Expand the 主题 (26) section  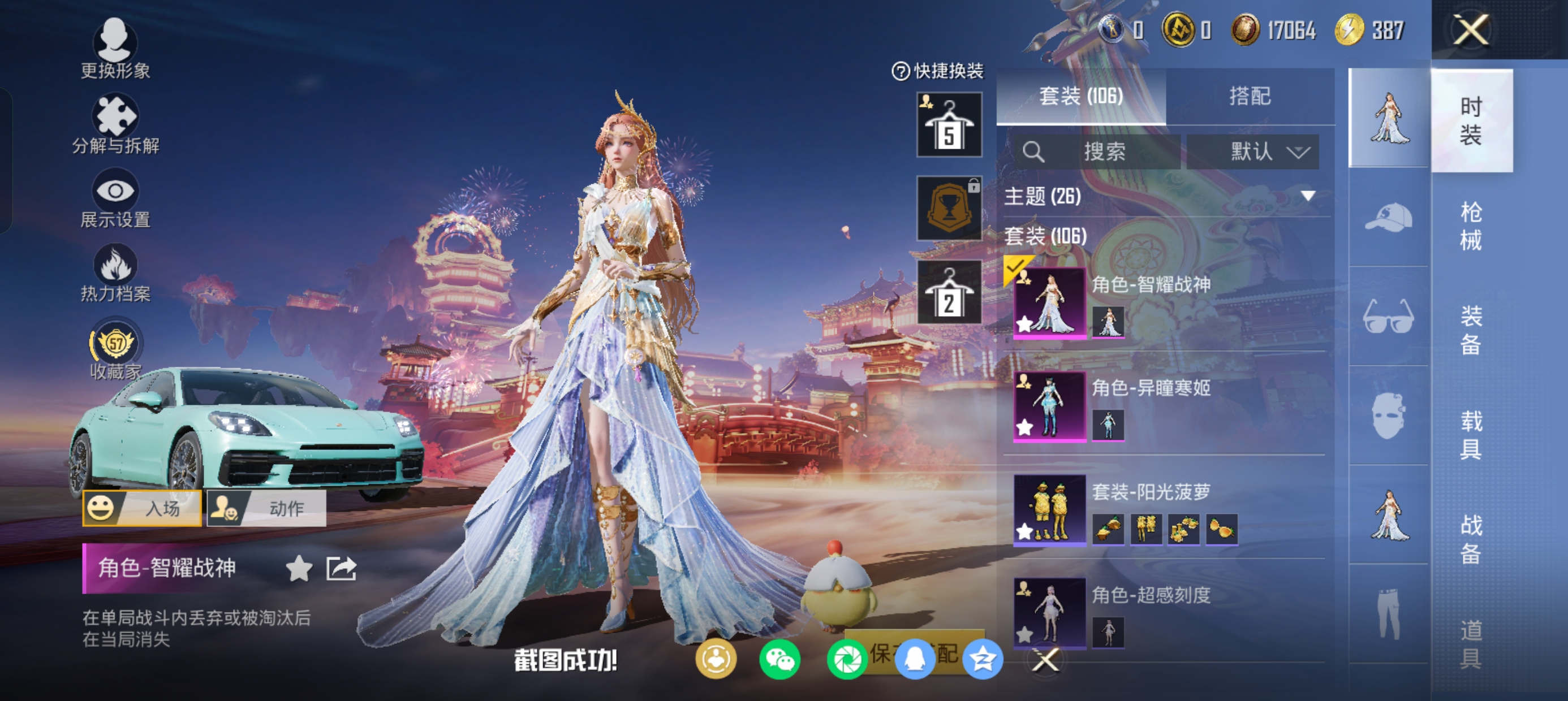1307,196
